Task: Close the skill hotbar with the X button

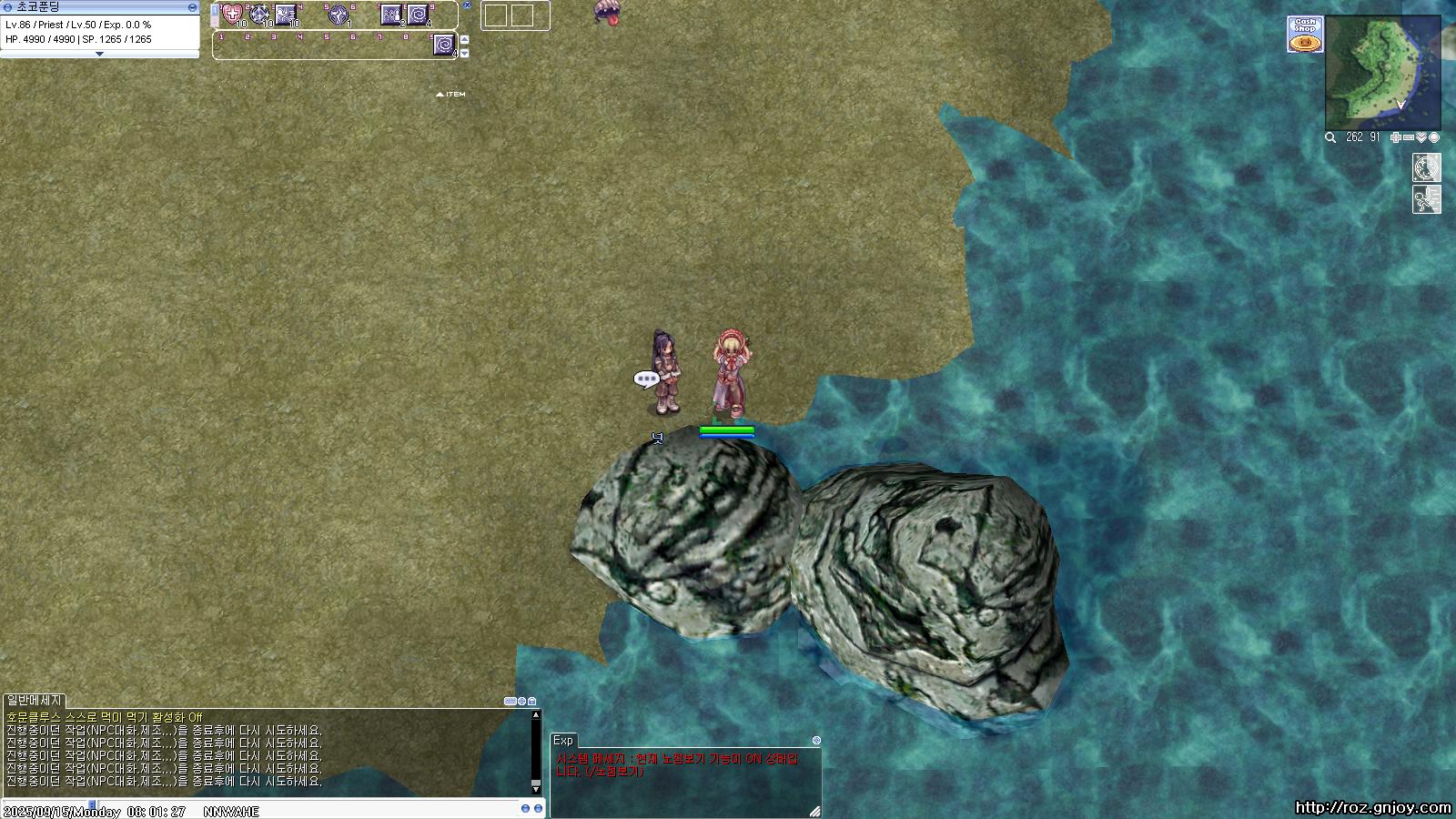Action: [x=467, y=5]
